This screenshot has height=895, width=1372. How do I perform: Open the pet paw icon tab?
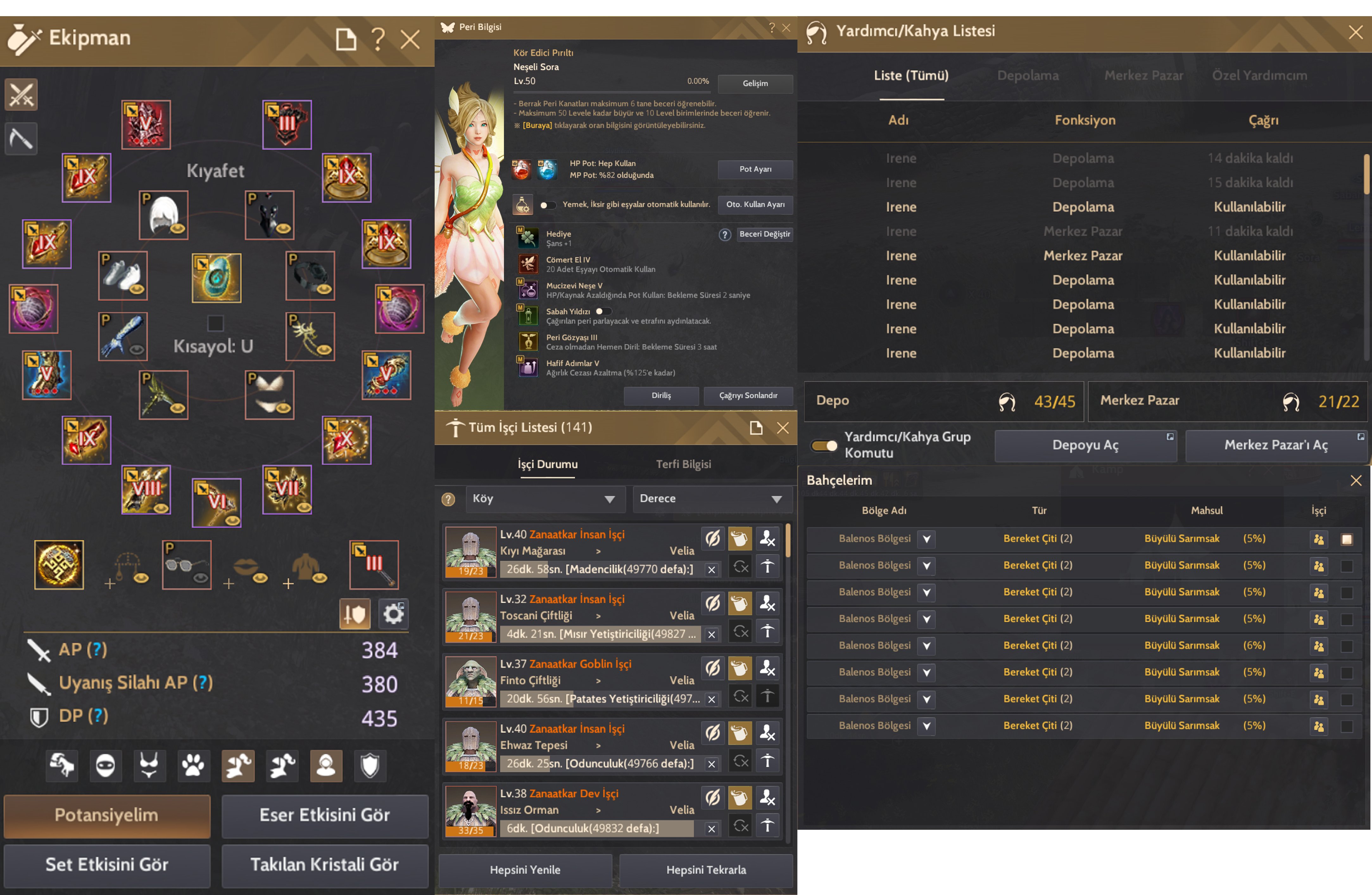[x=193, y=766]
